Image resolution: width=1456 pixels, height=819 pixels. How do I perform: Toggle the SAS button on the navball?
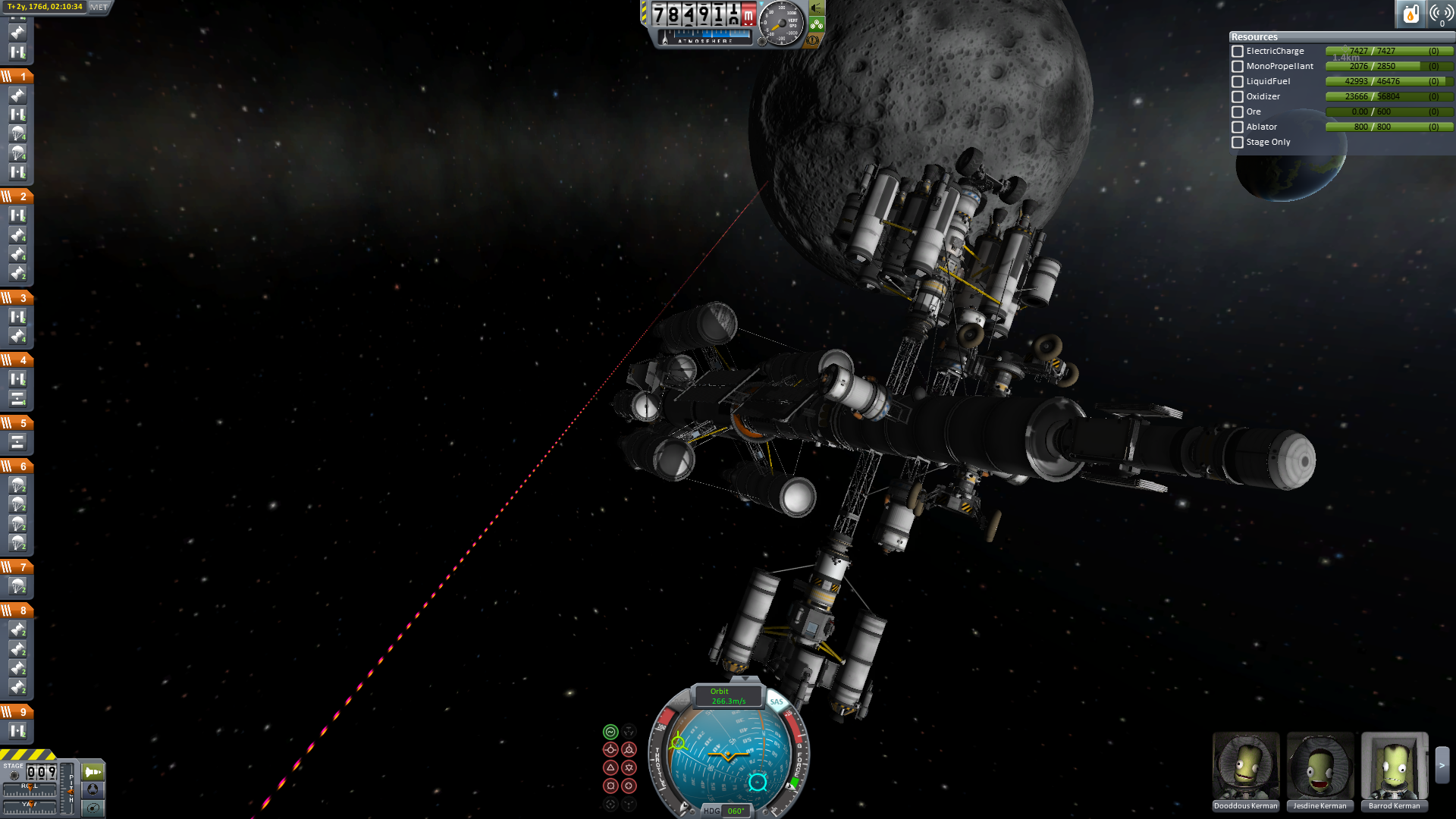[776, 702]
